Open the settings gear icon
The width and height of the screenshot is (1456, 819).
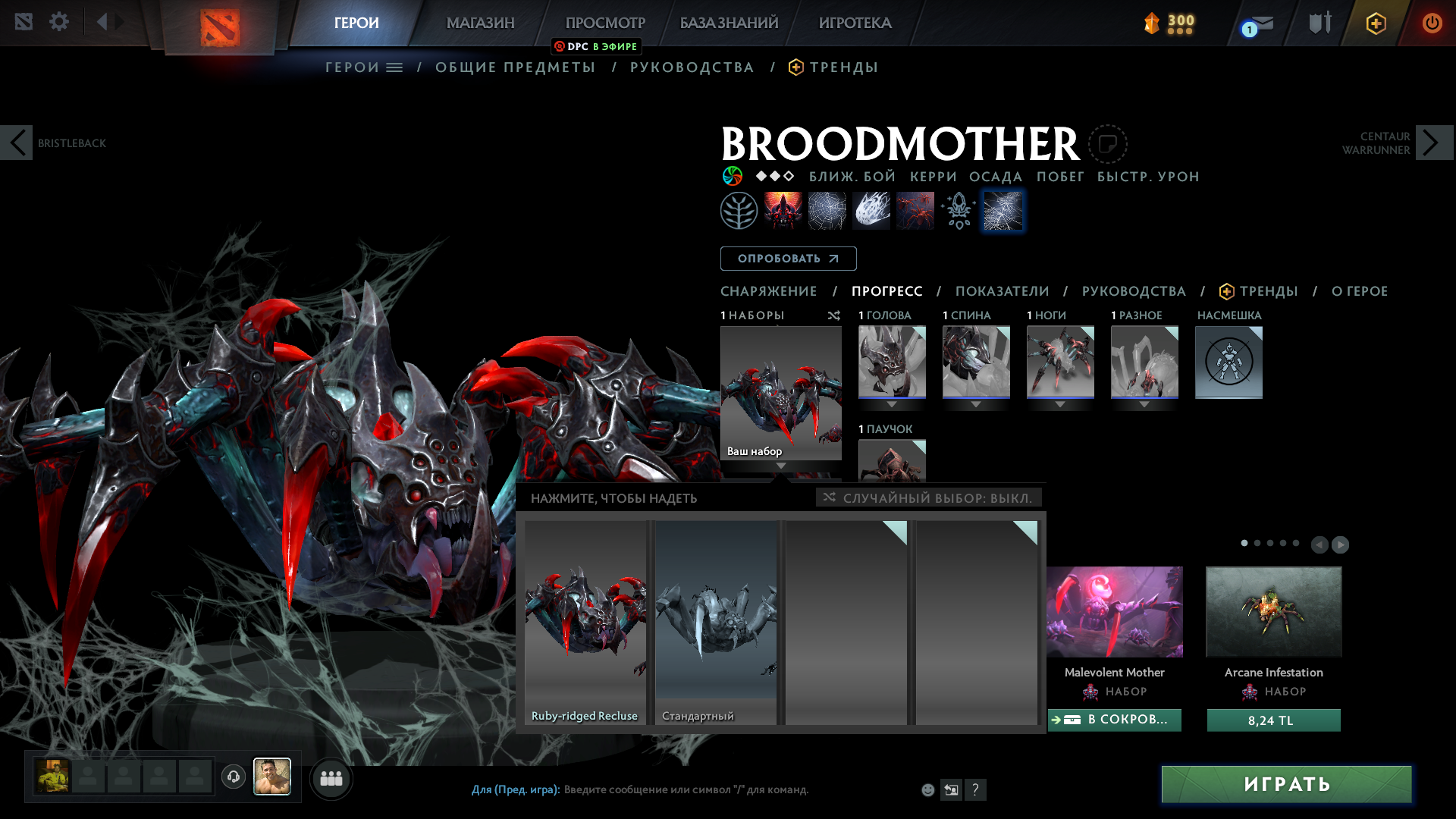[58, 21]
